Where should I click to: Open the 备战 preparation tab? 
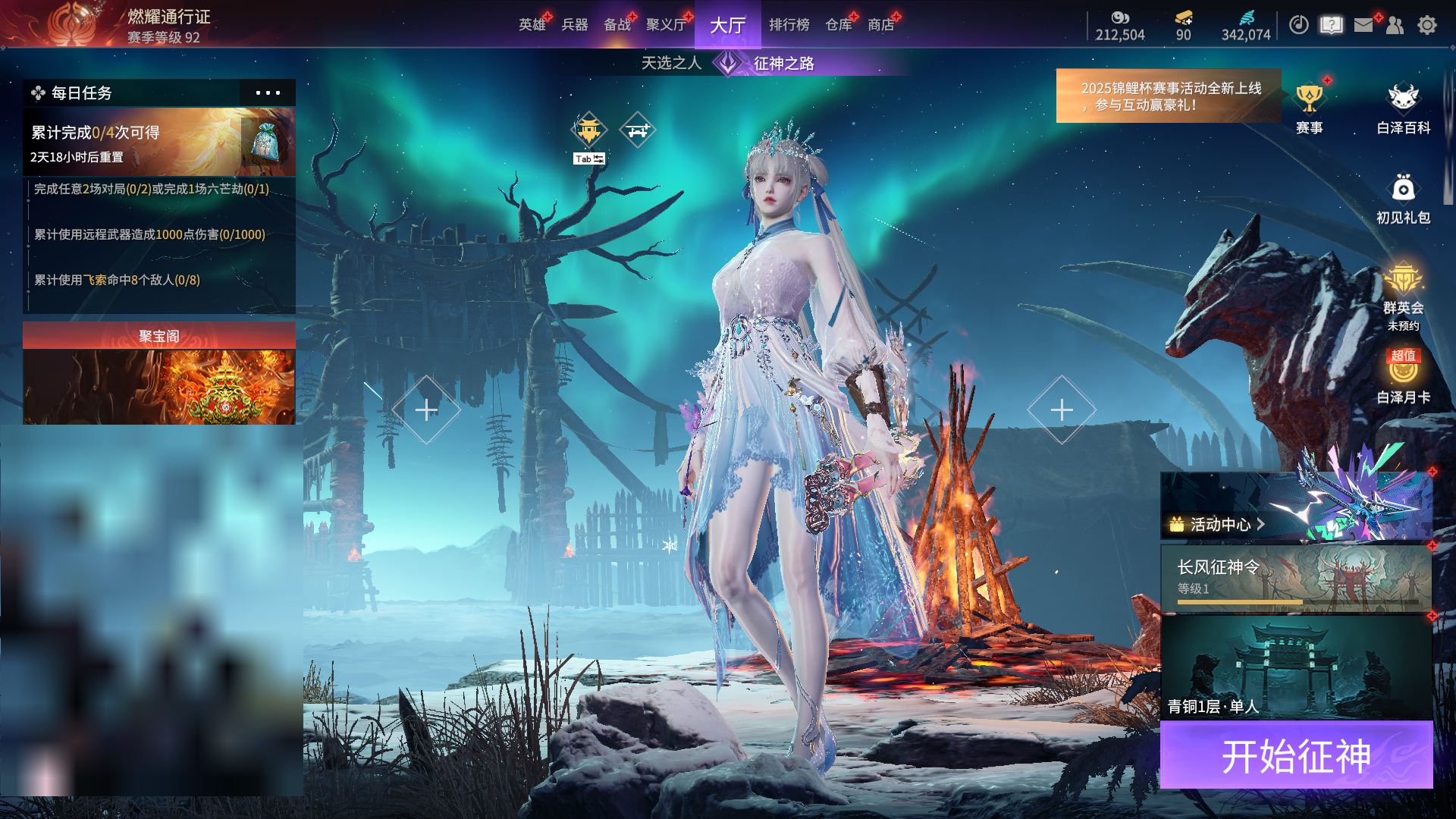[617, 25]
